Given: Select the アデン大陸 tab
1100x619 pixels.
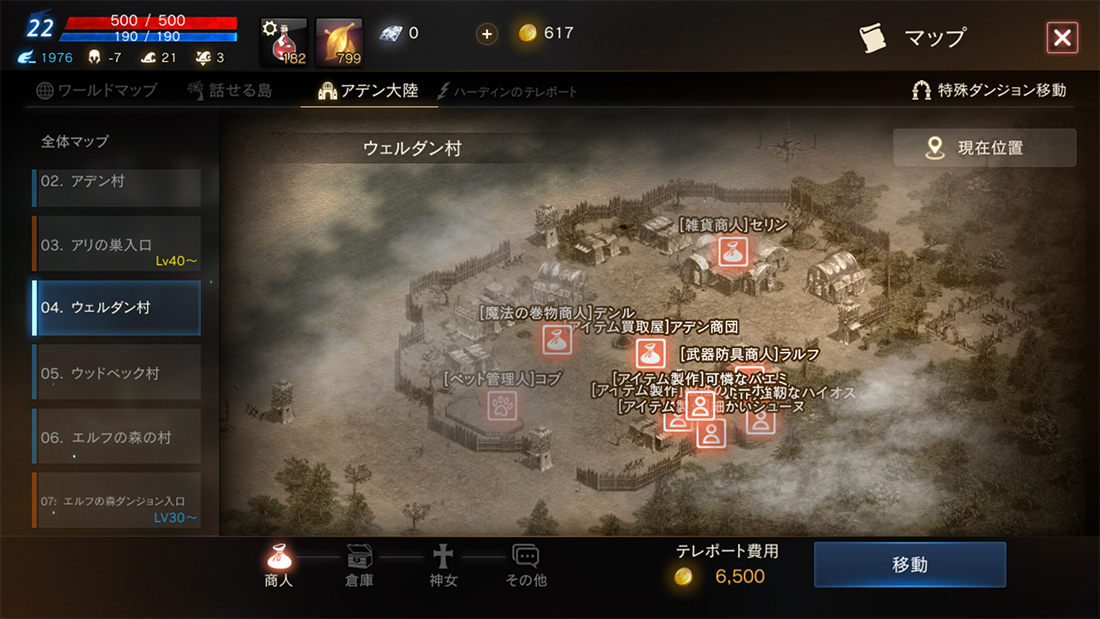Looking at the screenshot, I should (368, 91).
